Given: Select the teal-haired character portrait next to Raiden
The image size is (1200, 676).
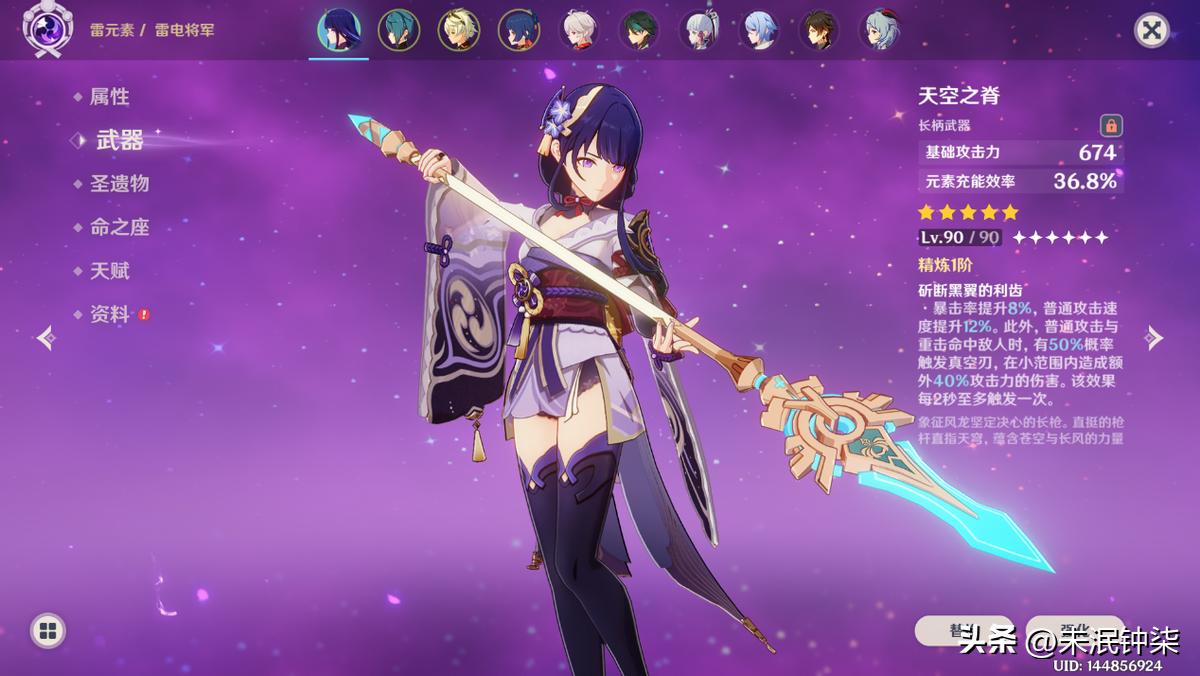Looking at the screenshot, I should tap(398, 30).
